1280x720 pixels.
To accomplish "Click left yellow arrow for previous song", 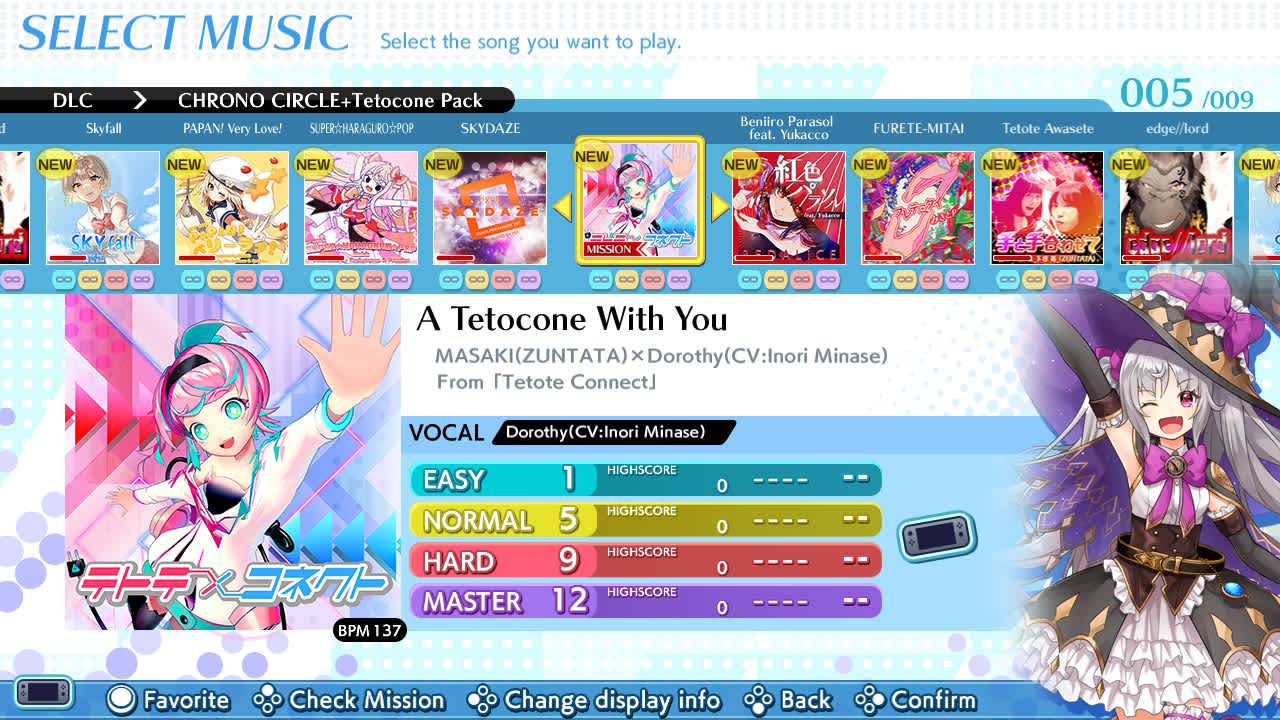I will (x=561, y=206).
